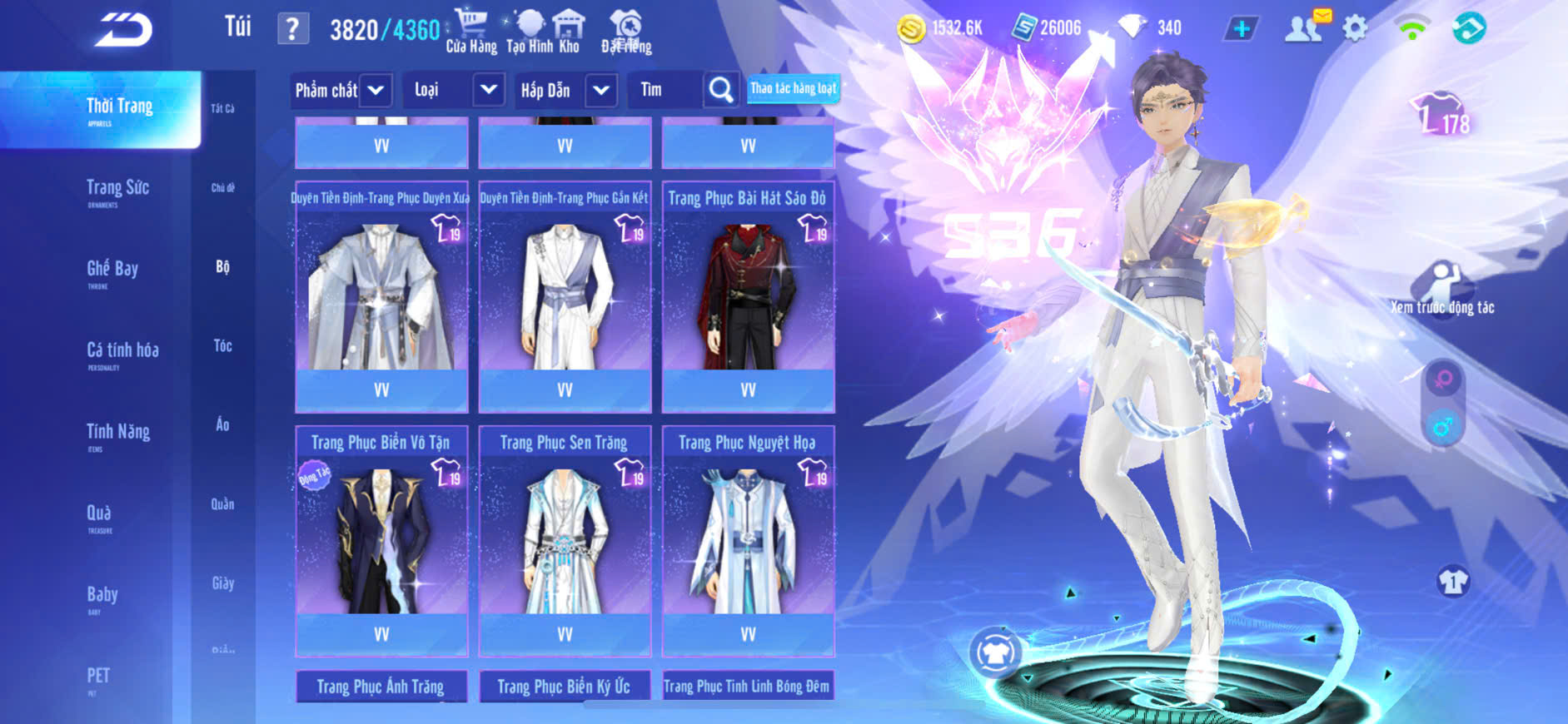Open the Kho storage
The width and height of the screenshot is (1568, 724).
569,32
